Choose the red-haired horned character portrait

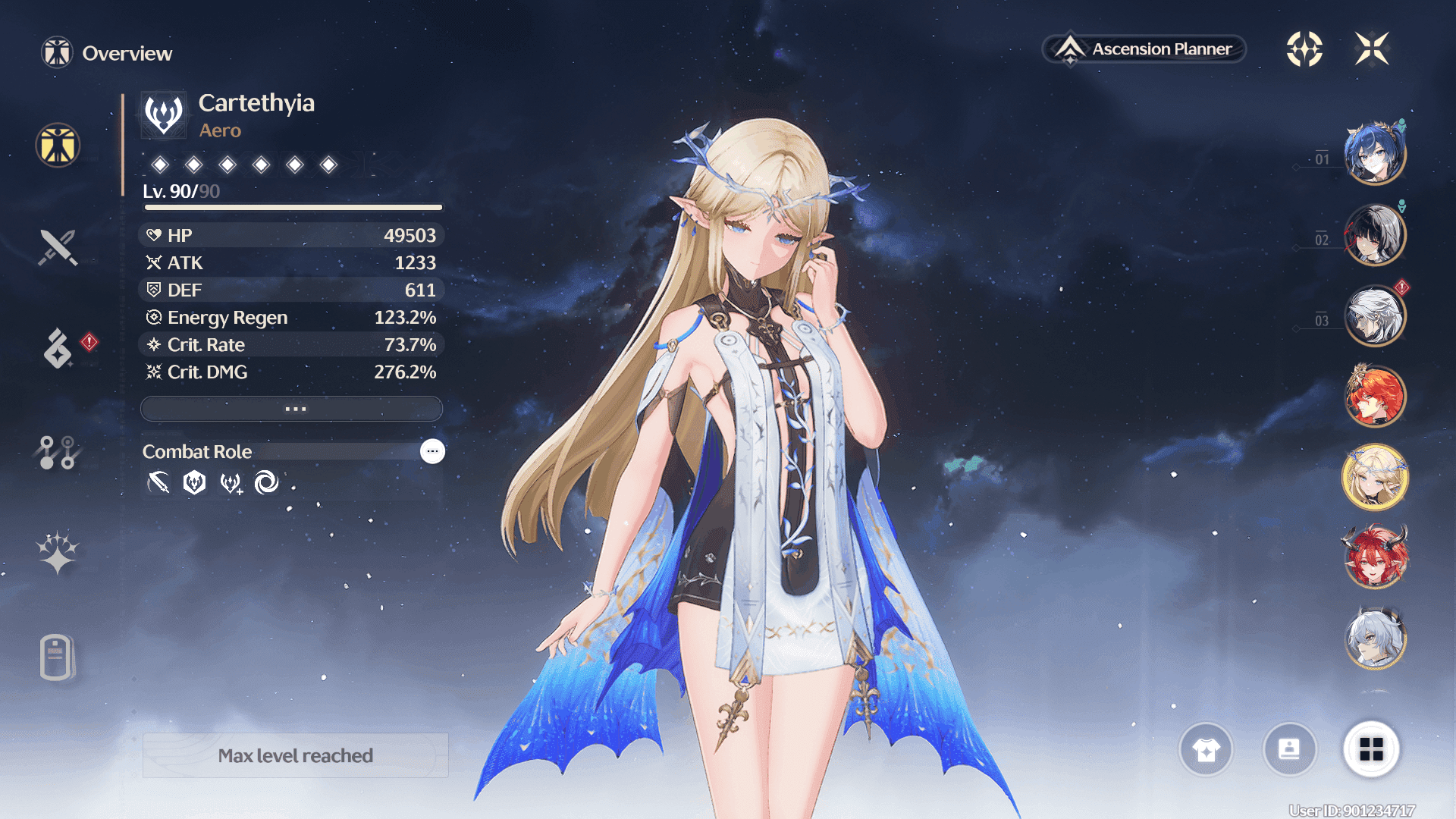click(1375, 558)
